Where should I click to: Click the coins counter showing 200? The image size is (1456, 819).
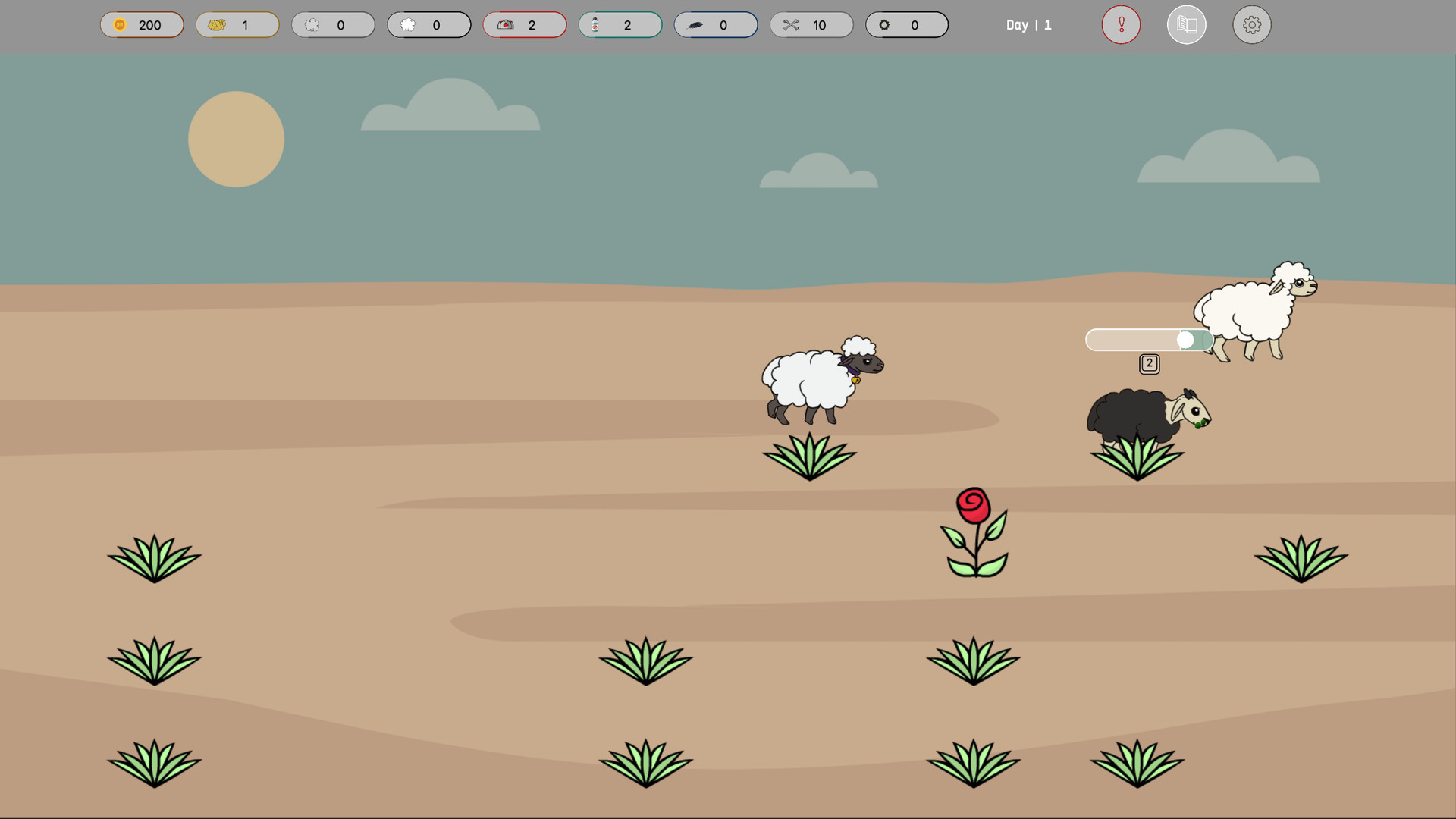[x=142, y=24]
